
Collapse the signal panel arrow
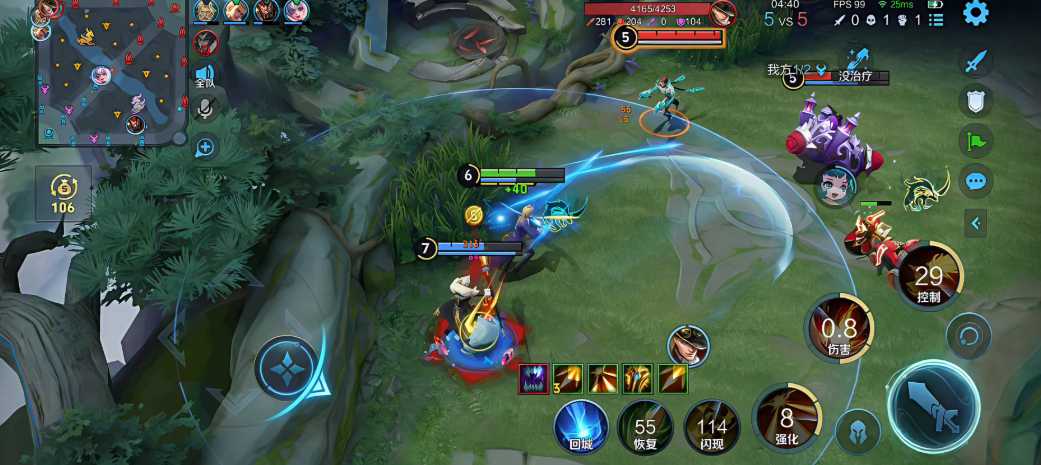pos(975,223)
